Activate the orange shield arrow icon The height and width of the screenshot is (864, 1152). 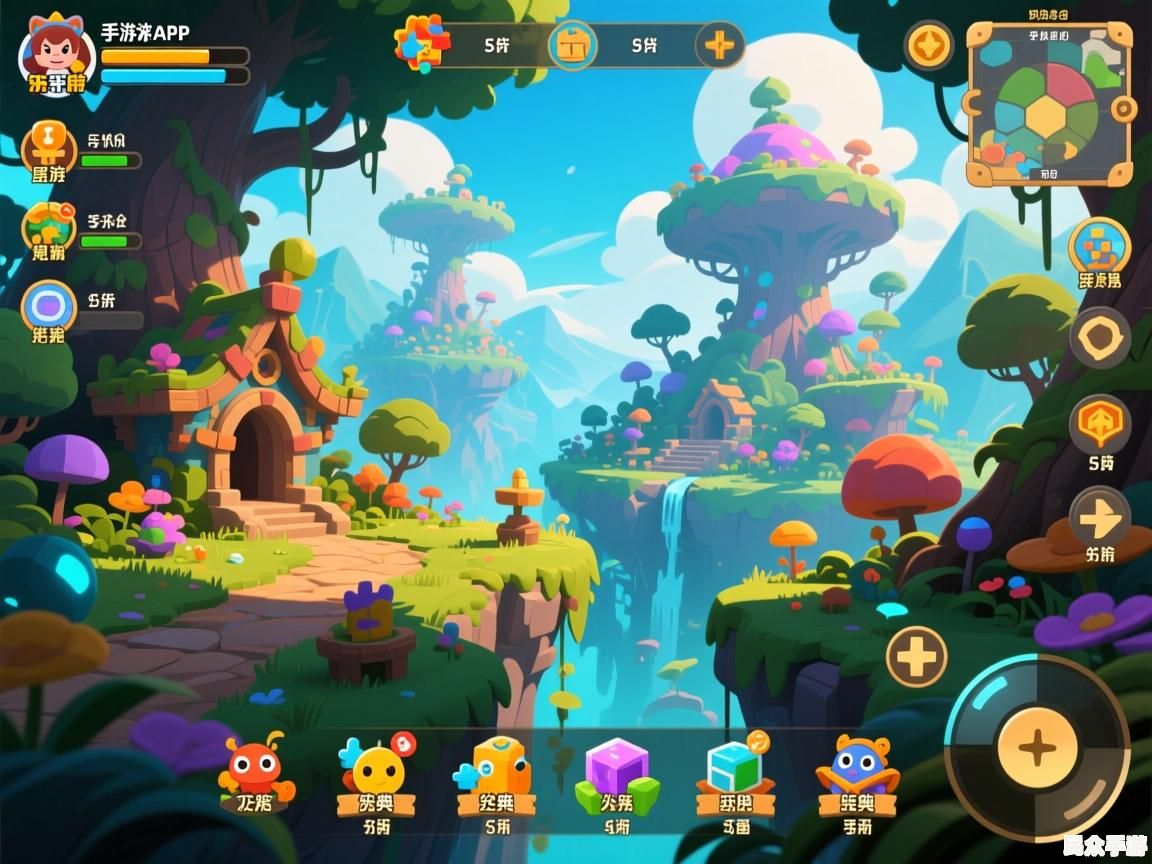[x=1100, y=424]
